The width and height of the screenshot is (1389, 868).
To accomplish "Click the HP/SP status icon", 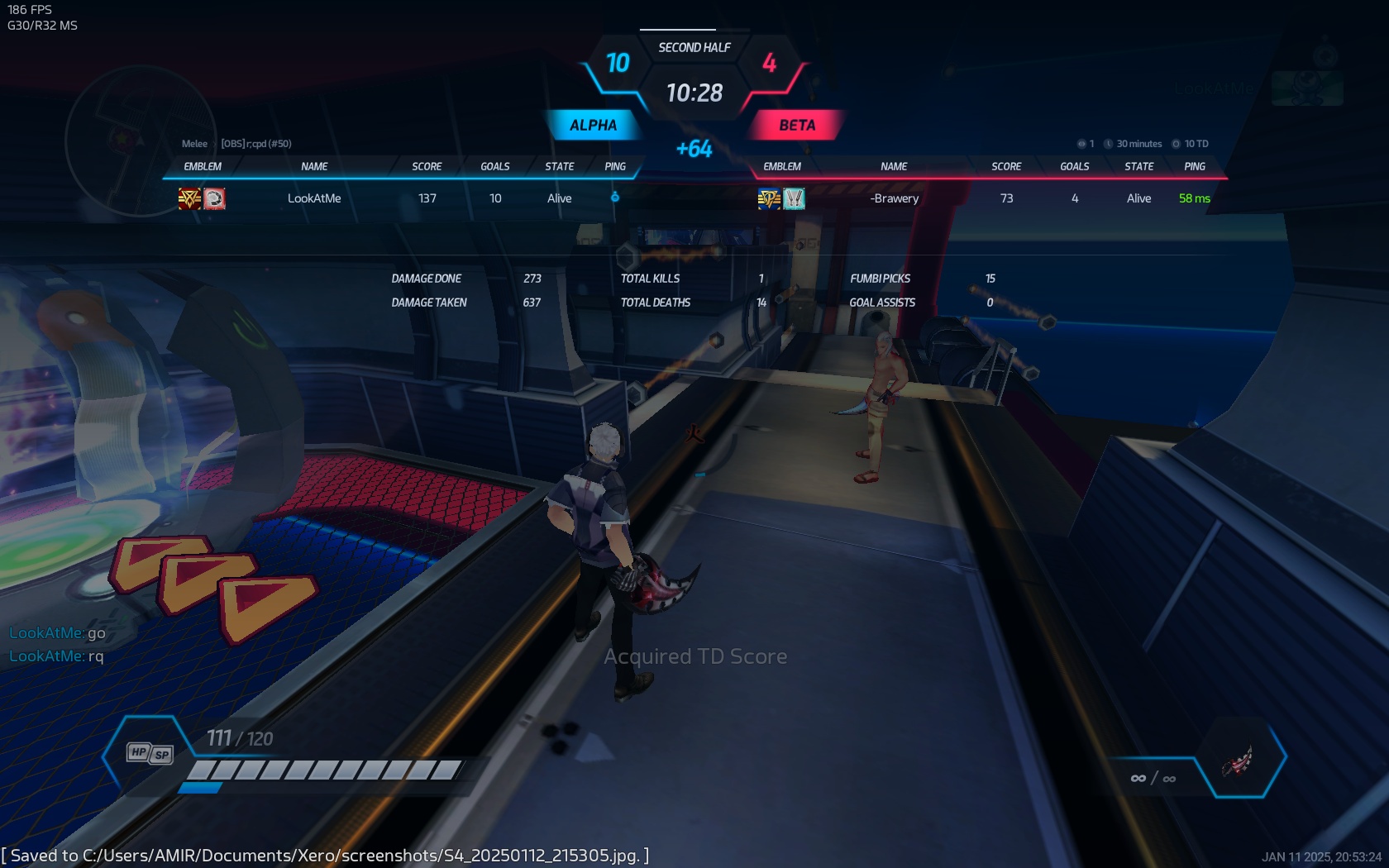I will 150,753.
